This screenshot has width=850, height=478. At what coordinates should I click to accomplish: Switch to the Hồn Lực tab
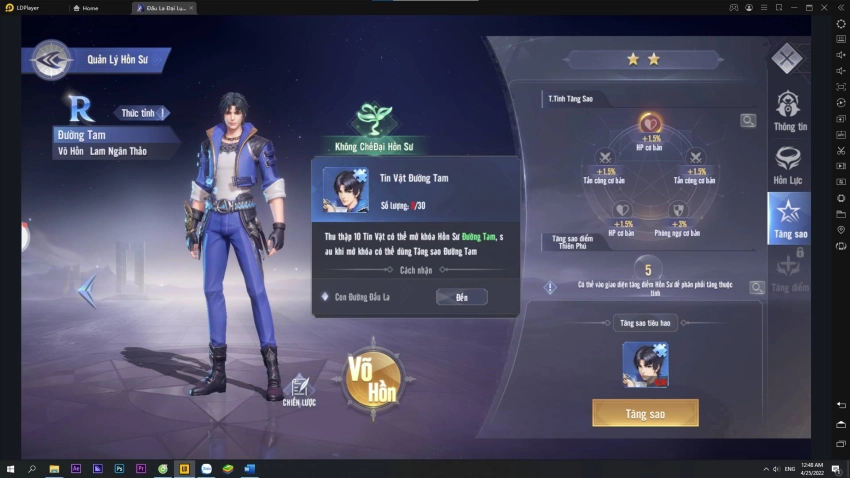(788, 164)
